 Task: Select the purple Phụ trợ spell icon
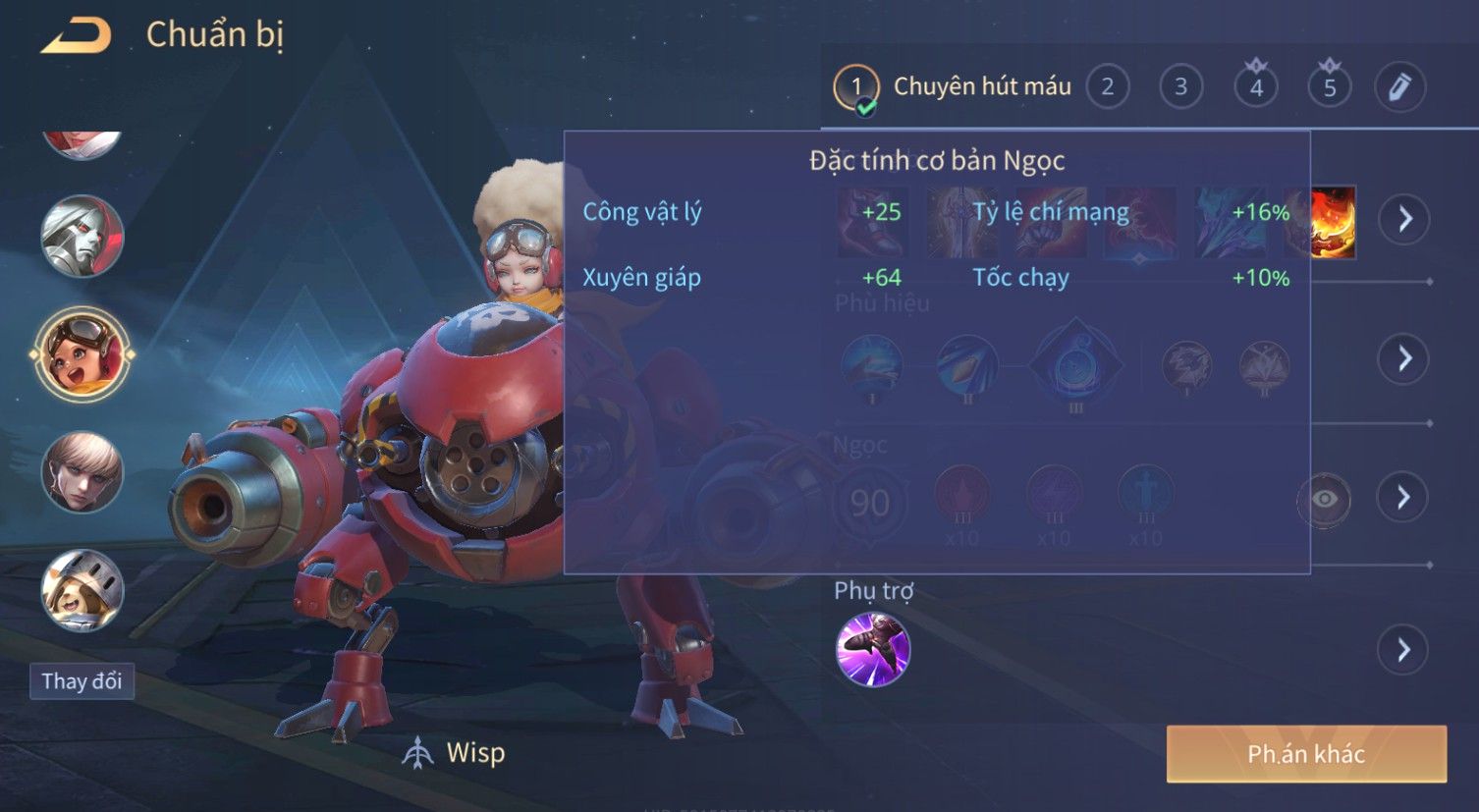point(872,649)
